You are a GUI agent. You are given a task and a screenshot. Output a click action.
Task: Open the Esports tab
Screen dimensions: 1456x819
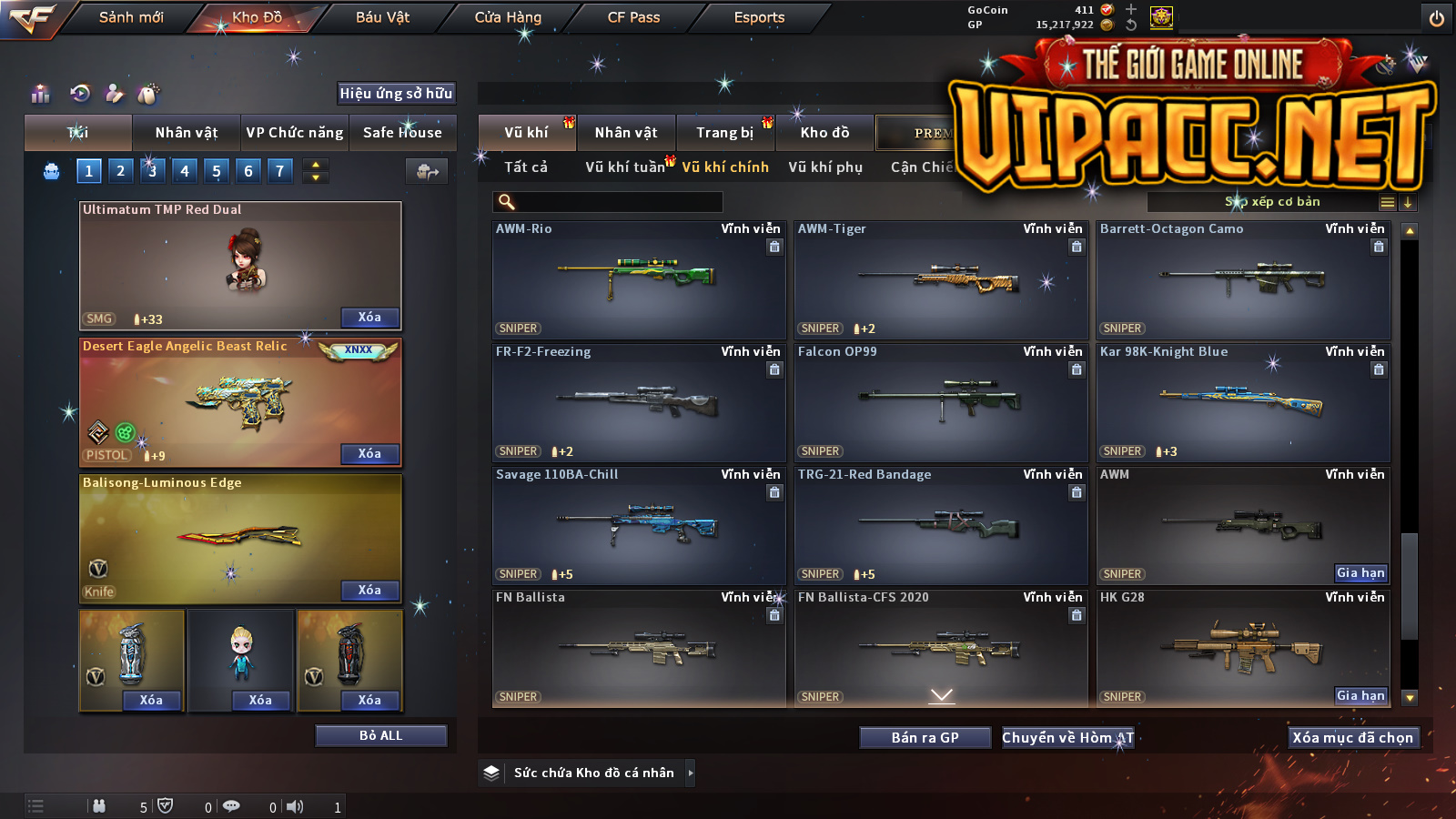tap(759, 17)
